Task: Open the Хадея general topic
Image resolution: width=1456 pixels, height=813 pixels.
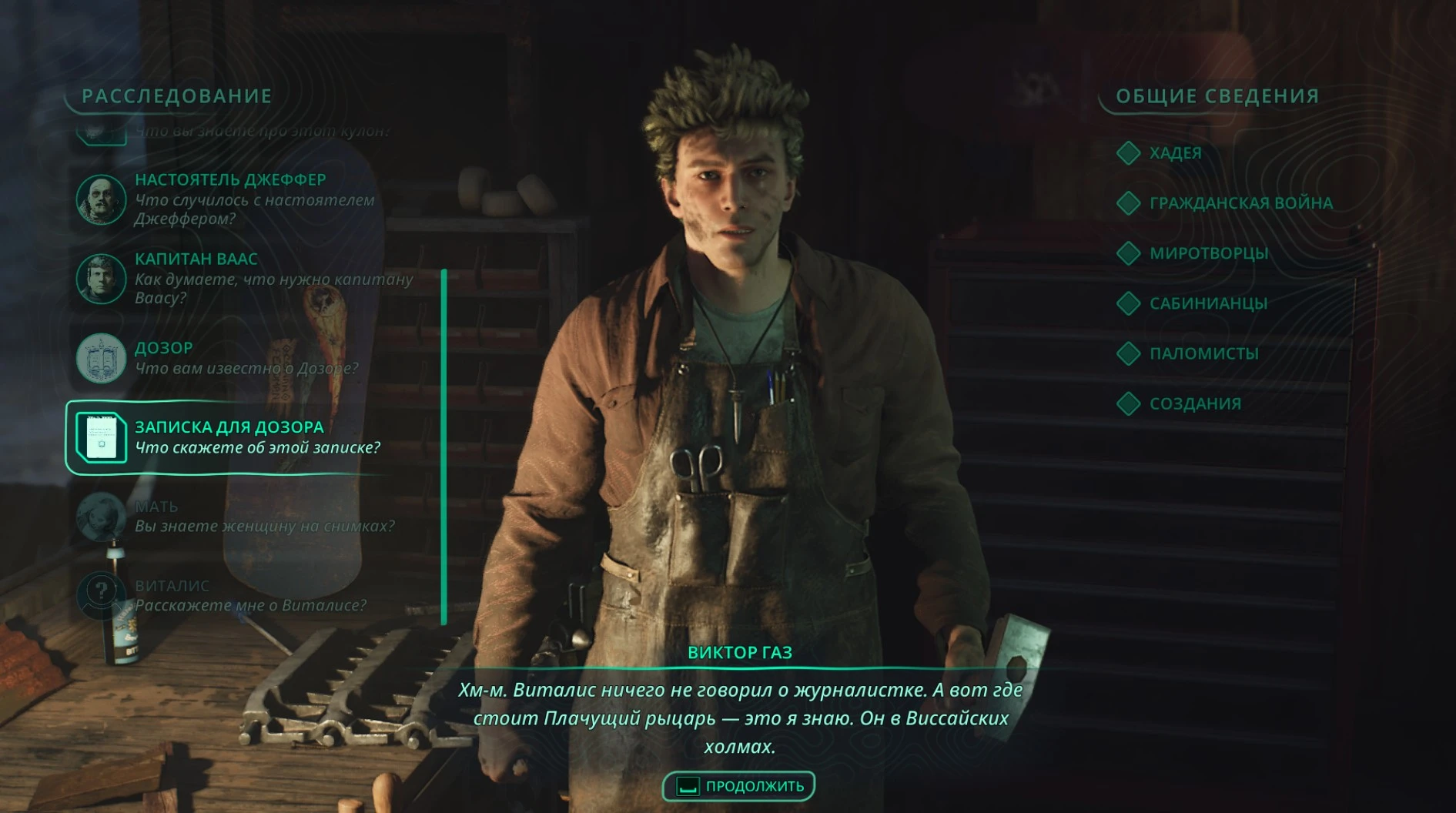Action: click(1174, 152)
